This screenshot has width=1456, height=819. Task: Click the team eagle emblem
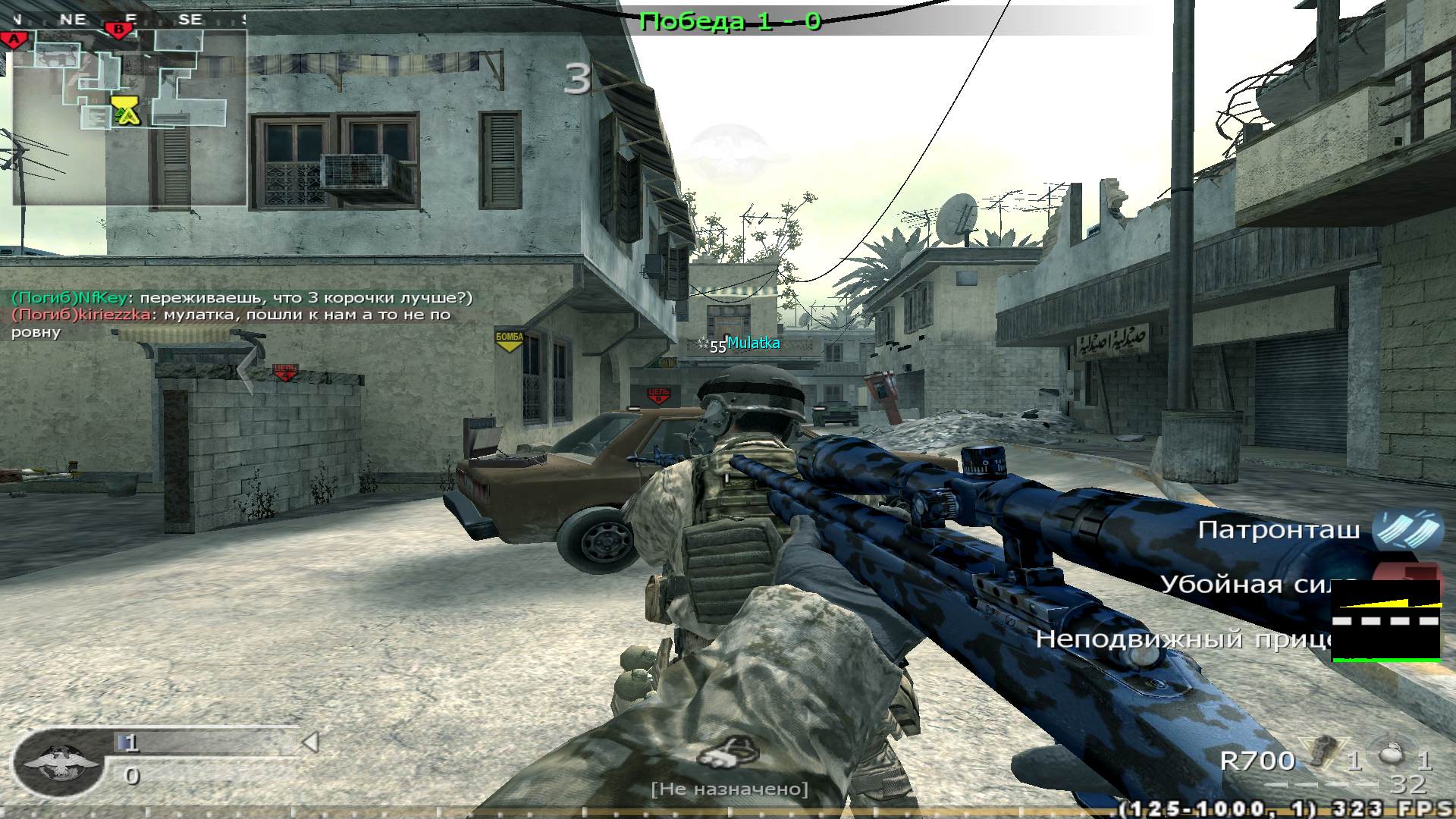pyautogui.click(x=59, y=764)
